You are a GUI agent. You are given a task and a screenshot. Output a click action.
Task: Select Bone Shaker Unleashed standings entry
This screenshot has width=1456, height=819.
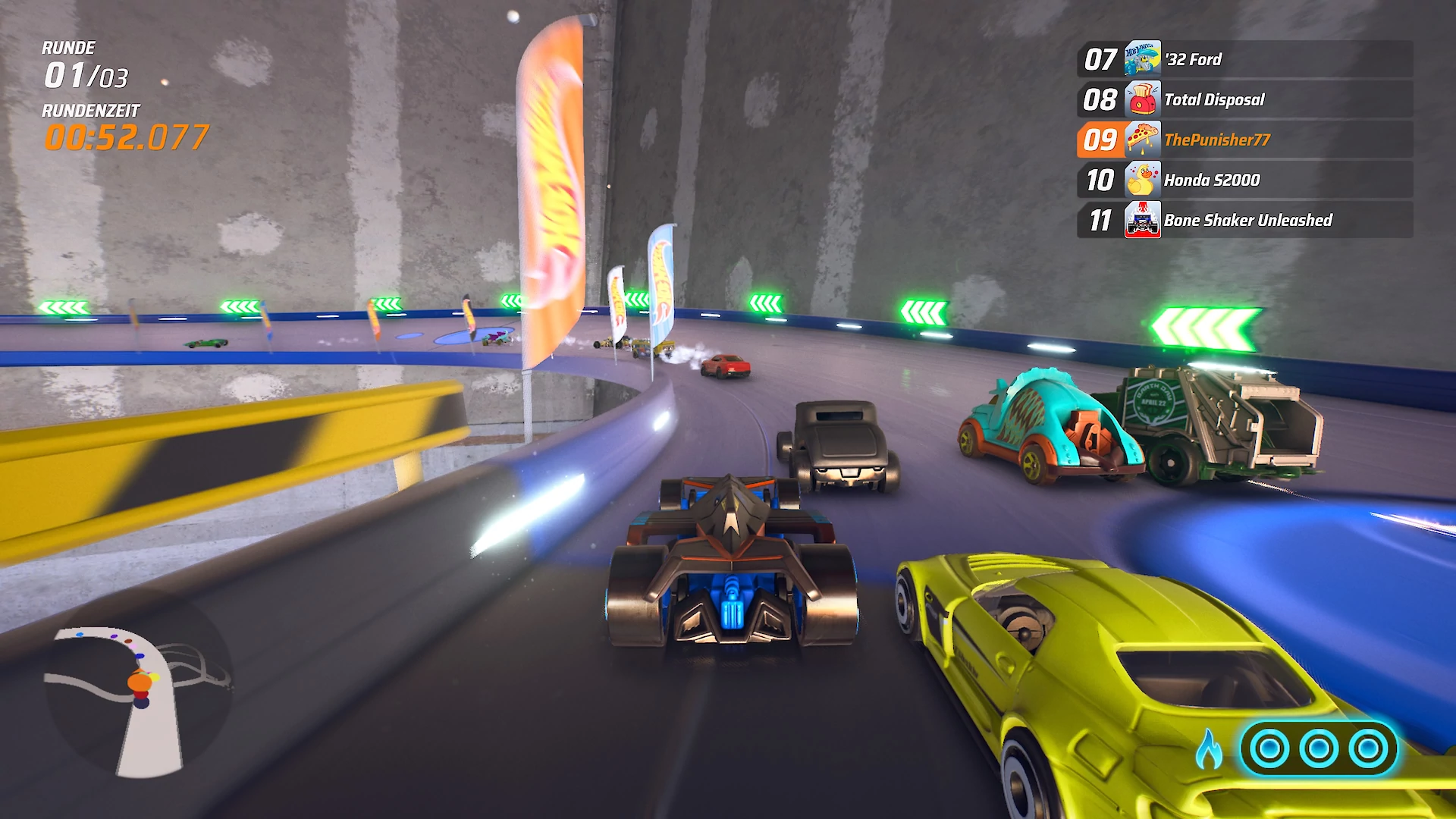tap(1244, 220)
